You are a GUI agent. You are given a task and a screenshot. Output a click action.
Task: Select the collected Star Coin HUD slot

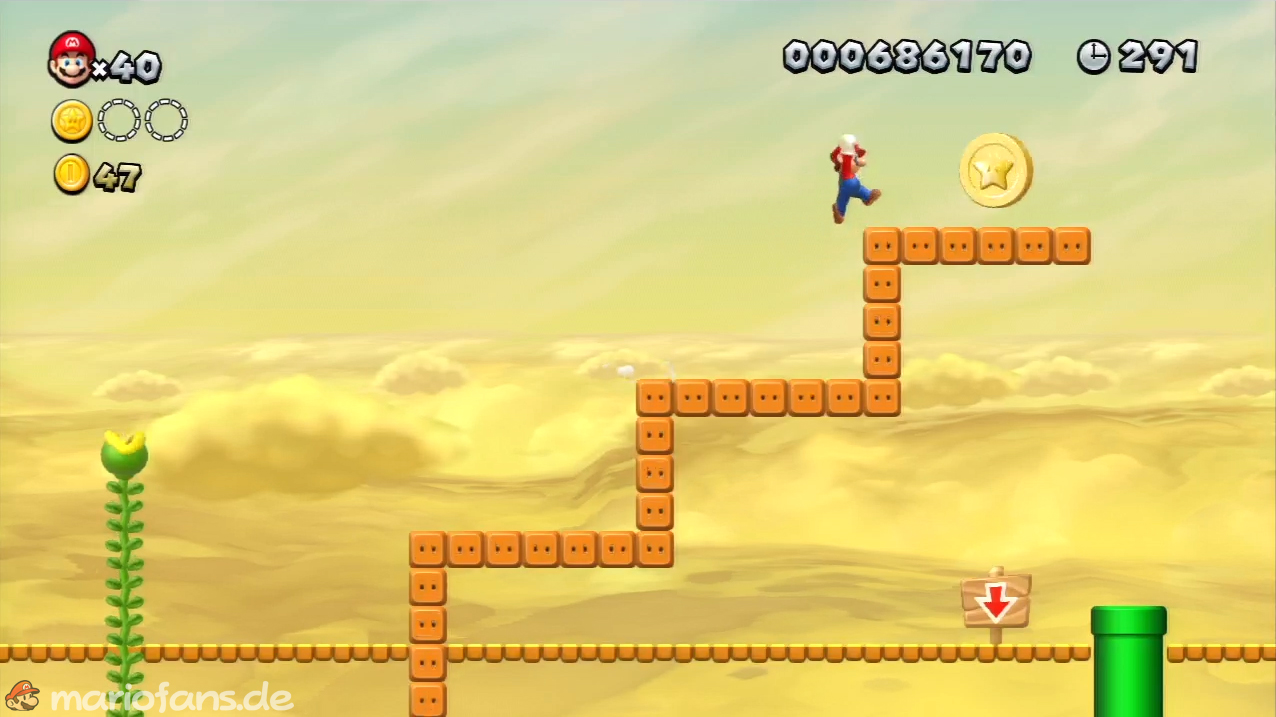pyautogui.click(x=72, y=121)
